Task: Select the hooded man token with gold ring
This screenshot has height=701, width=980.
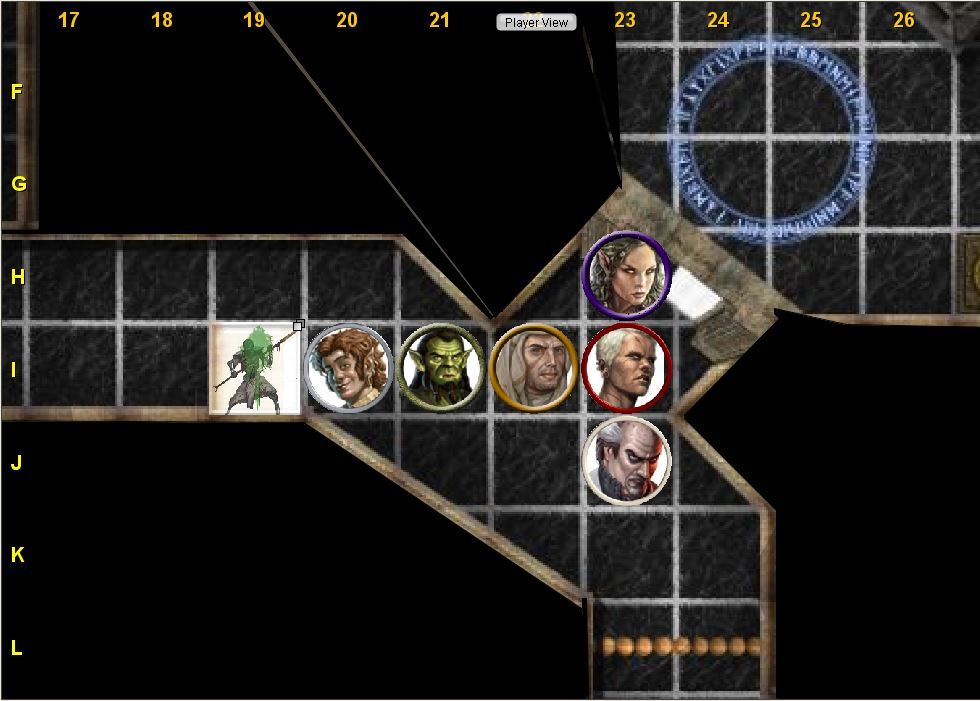Action: (x=534, y=368)
